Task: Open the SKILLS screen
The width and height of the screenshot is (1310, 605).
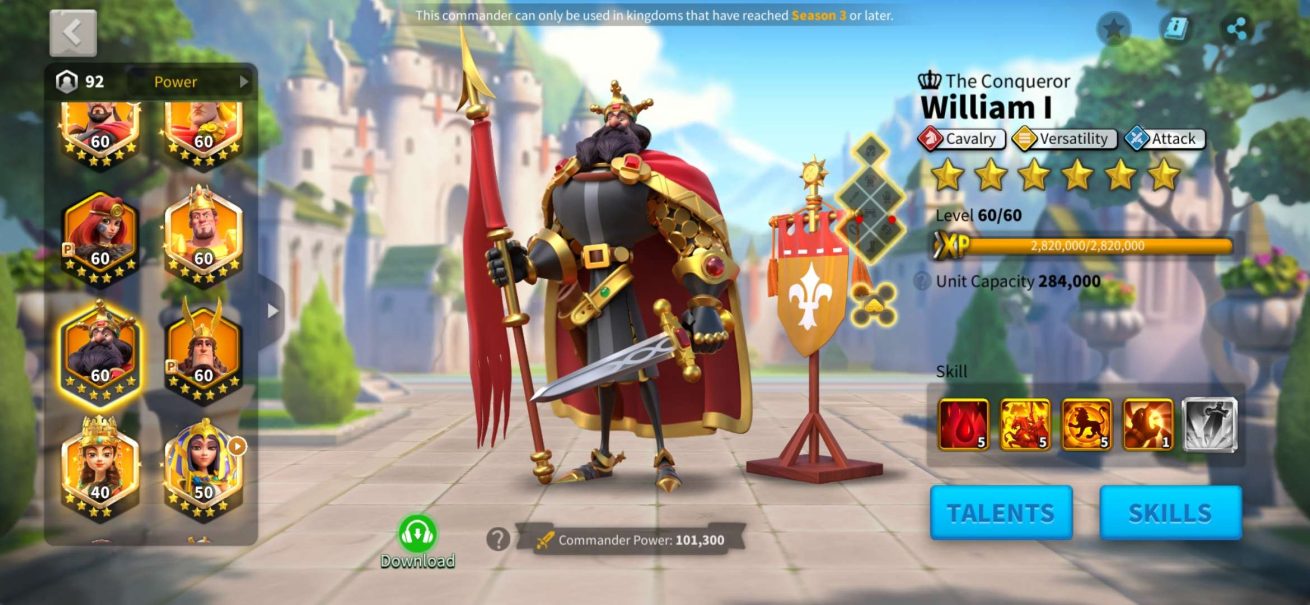Action: (1170, 513)
